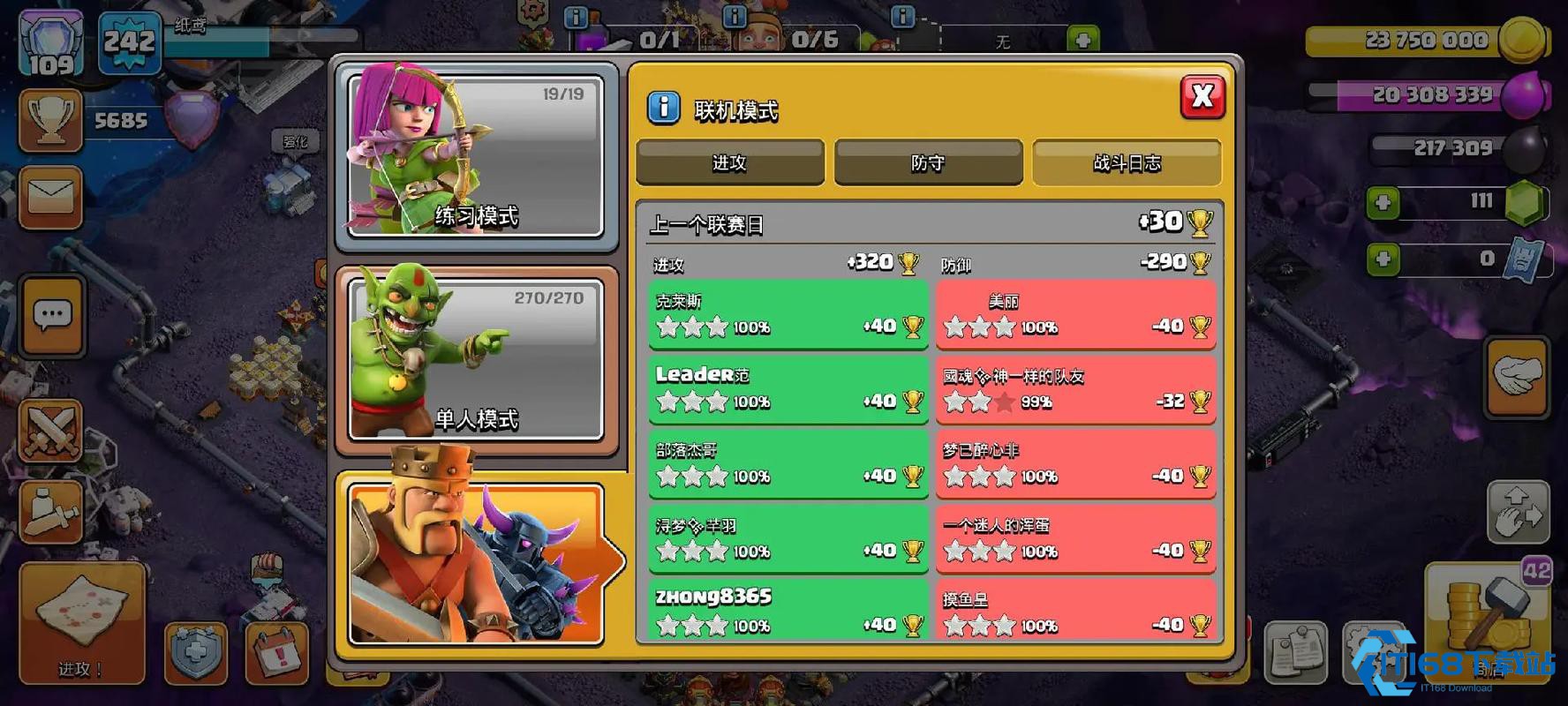Add gems with the green plus button
Viewport: 1568px width, 706px height.
(1383, 203)
